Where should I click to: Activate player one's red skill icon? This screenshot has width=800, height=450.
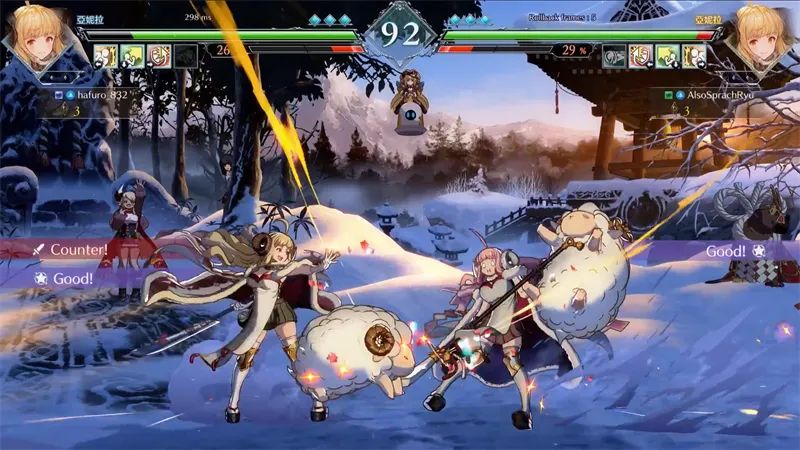[x=159, y=57]
